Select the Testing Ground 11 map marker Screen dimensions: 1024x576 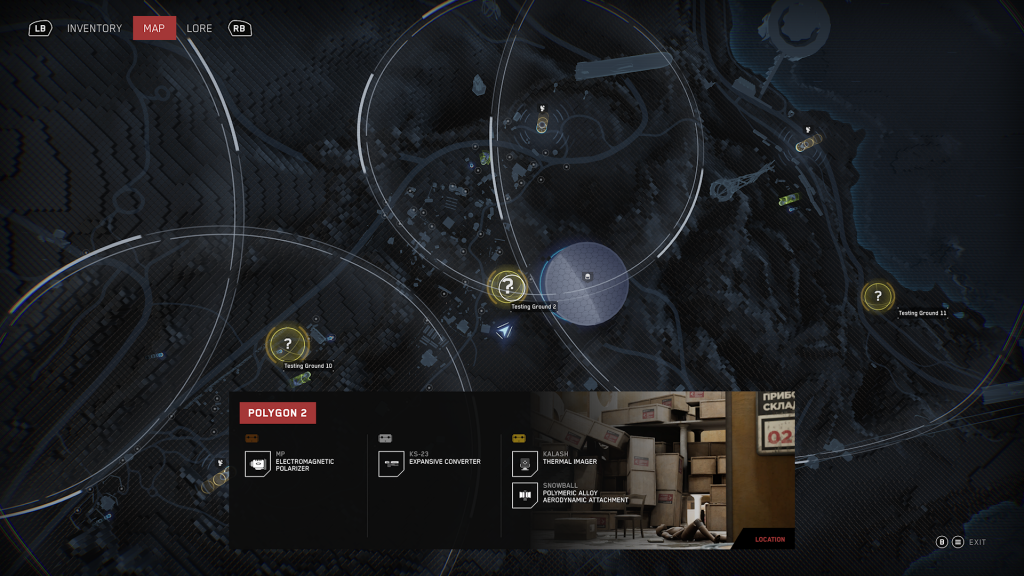[878, 296]
